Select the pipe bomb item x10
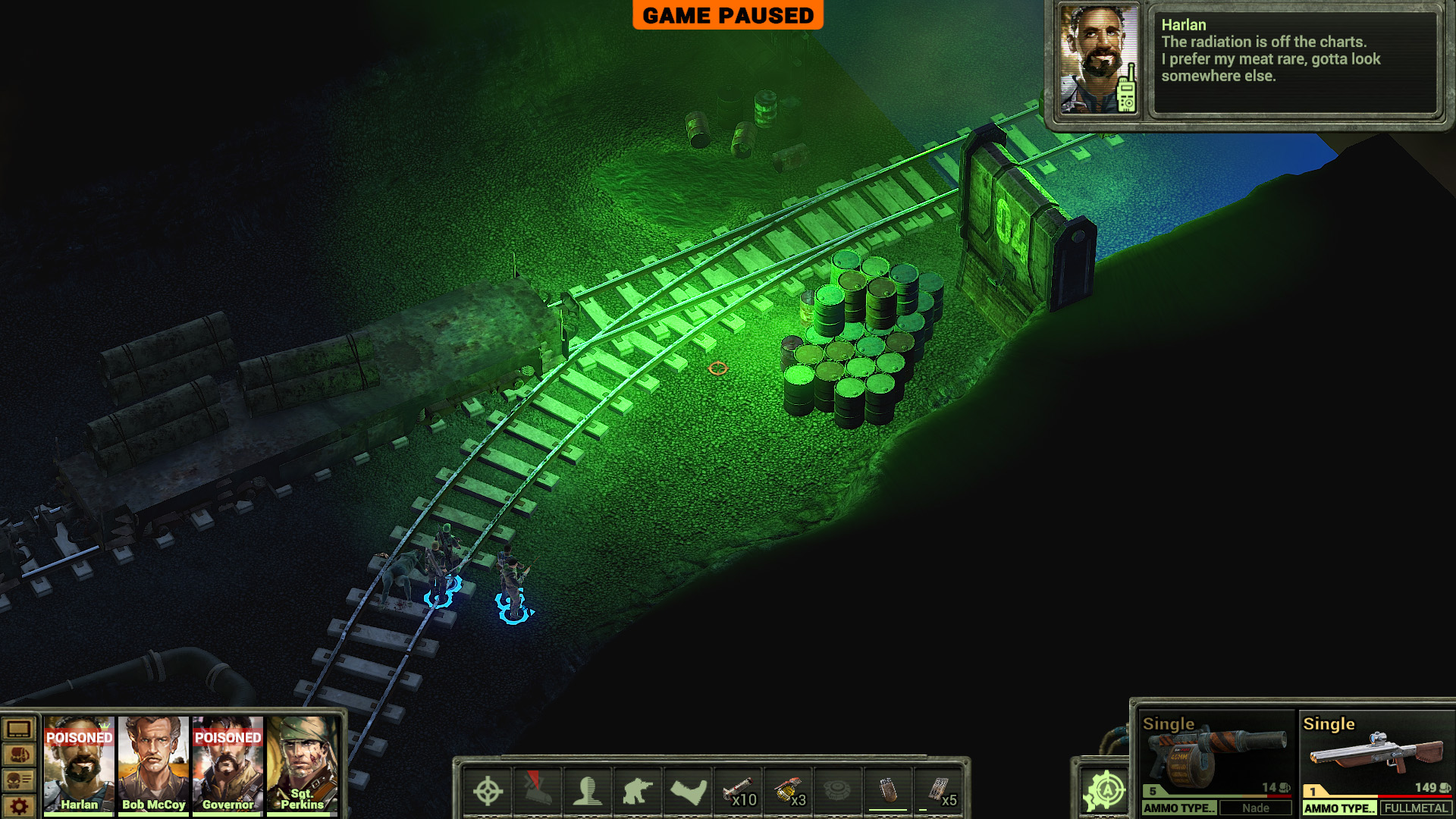 (x=739, y=792)
